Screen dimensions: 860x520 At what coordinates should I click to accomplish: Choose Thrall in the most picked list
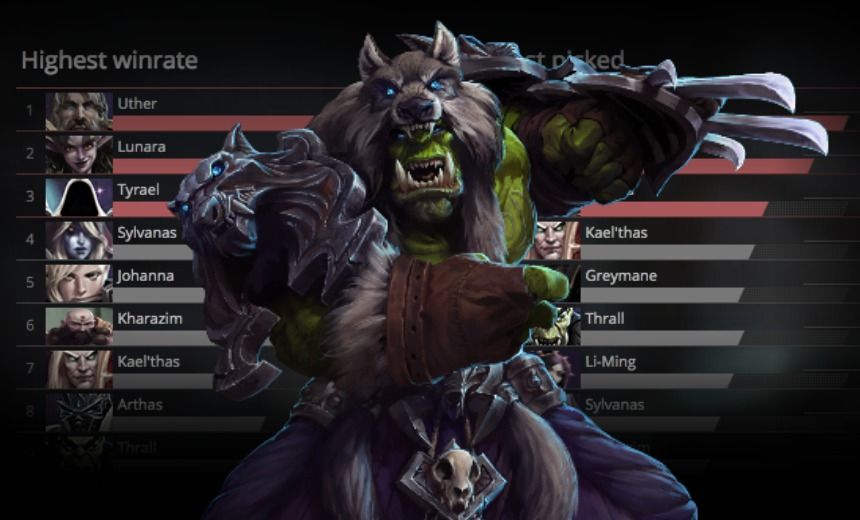coord(604,318)
